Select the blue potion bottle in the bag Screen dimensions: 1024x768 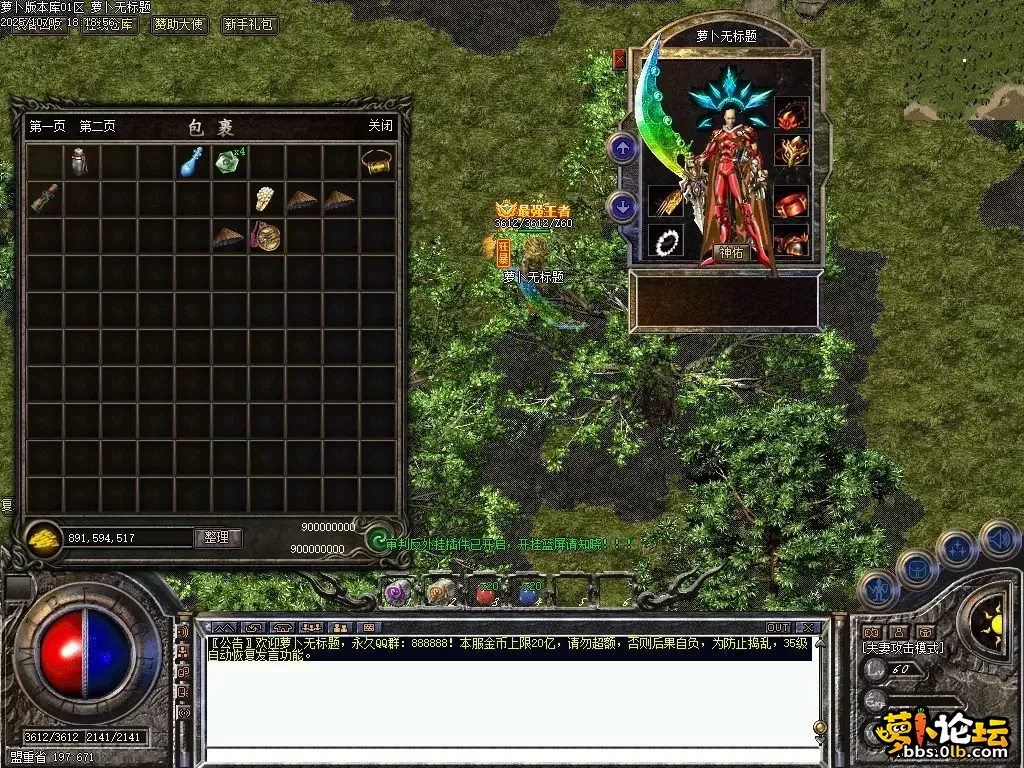[191, 161]
